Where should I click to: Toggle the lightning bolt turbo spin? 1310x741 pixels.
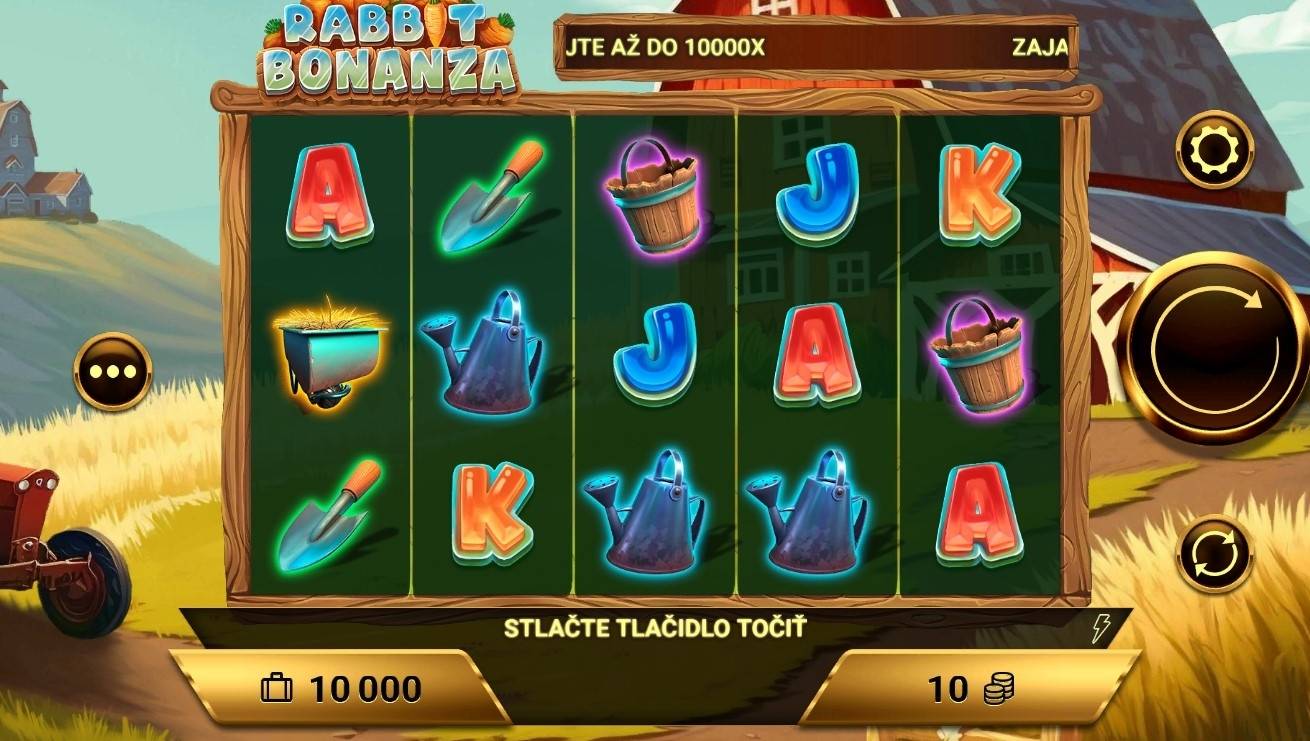click(x=1101, y=629)
